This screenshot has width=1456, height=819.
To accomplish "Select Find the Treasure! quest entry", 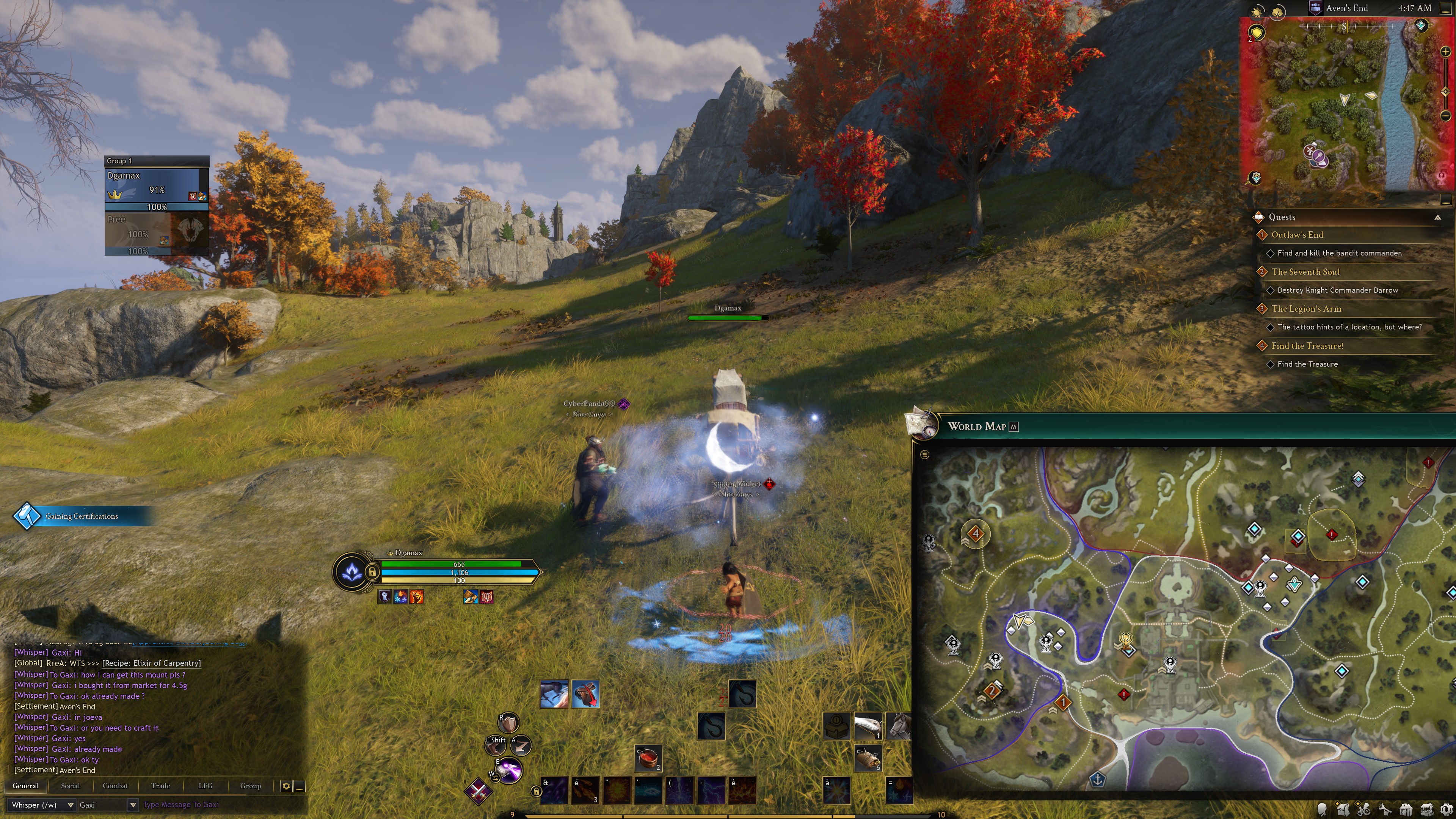I will coord(1307,346).
